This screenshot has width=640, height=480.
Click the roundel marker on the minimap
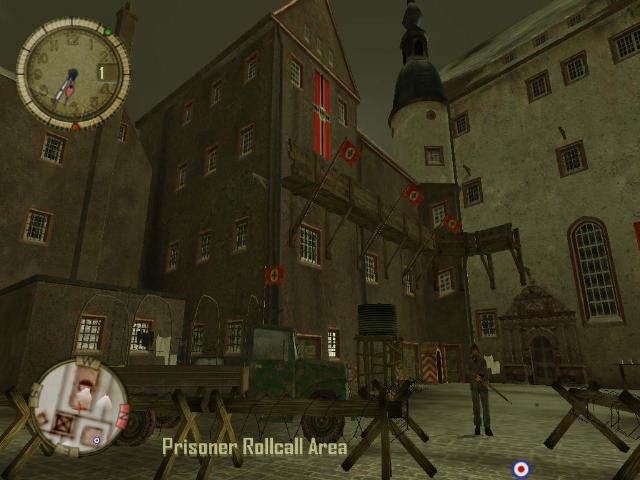tap(96, 440)
